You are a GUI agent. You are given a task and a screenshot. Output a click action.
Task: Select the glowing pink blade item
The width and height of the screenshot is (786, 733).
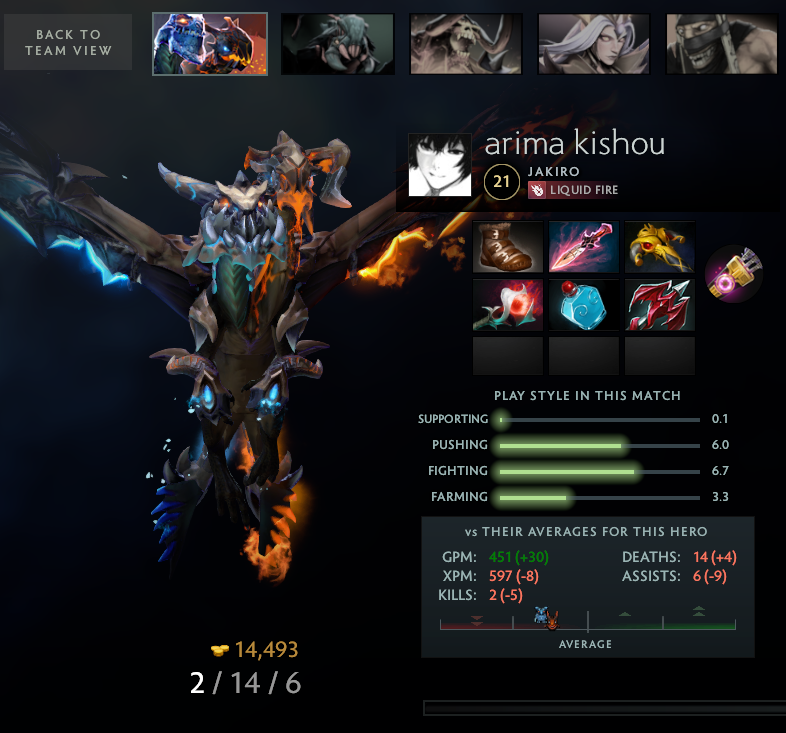pos(584,247)
